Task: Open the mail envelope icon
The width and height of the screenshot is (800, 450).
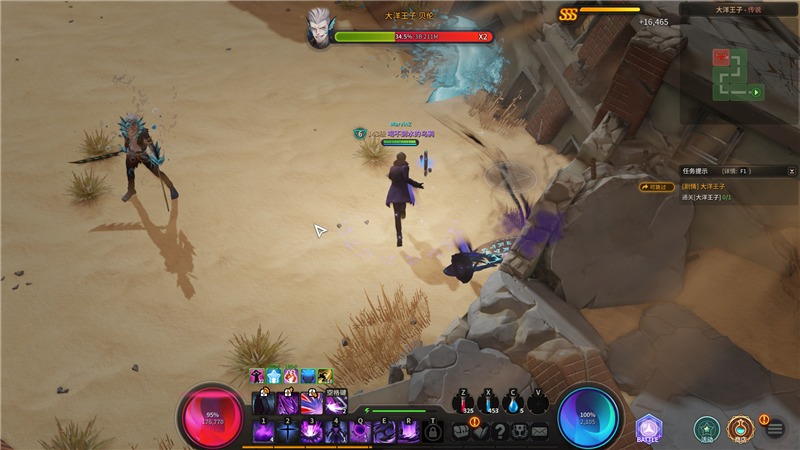Action: click(x=539, y=431)
